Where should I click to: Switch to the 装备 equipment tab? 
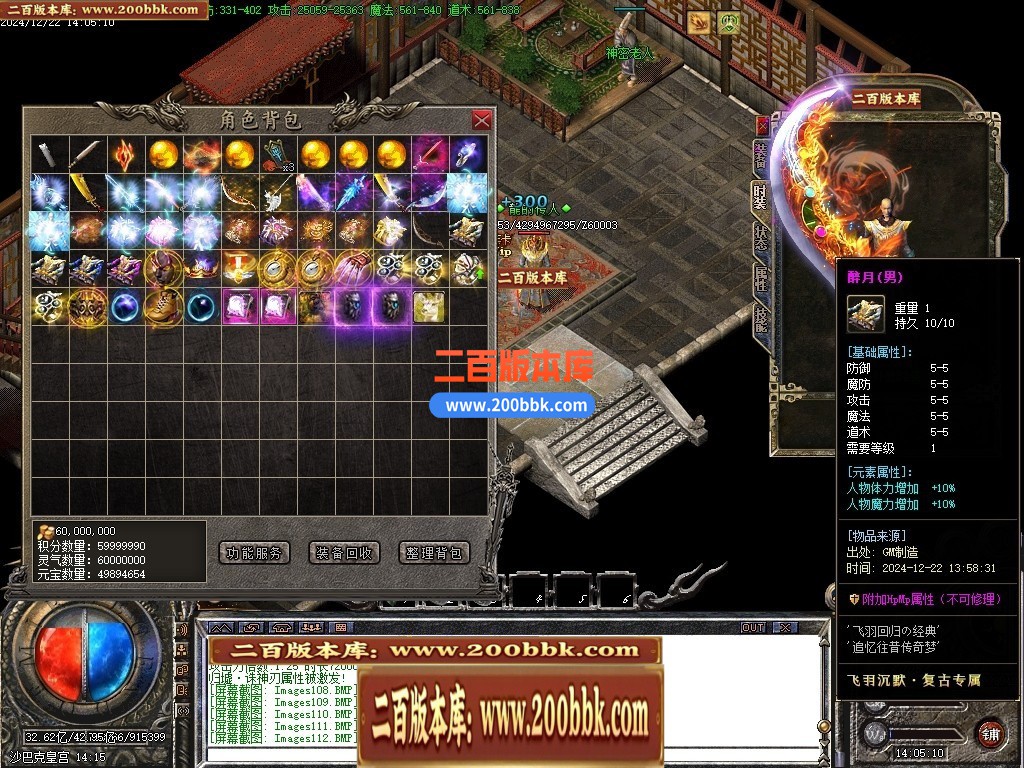coord(760,155)
